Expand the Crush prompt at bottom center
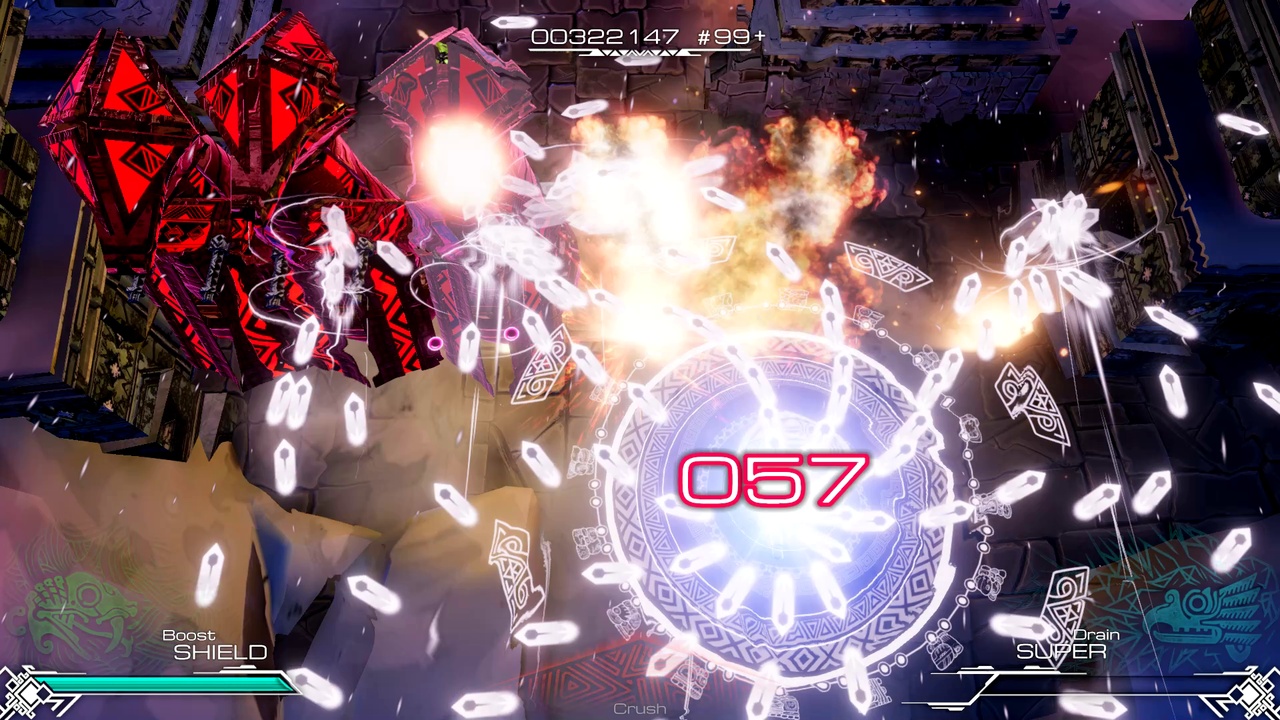 tap(640, 707)
